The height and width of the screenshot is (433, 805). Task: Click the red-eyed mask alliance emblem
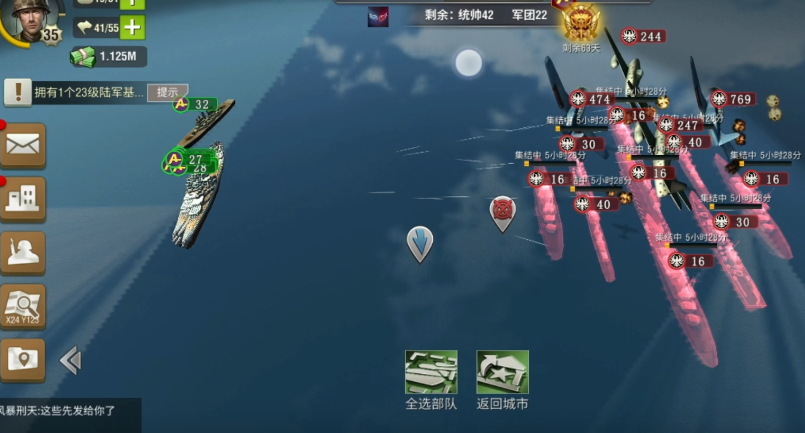[x=378, y=16]
